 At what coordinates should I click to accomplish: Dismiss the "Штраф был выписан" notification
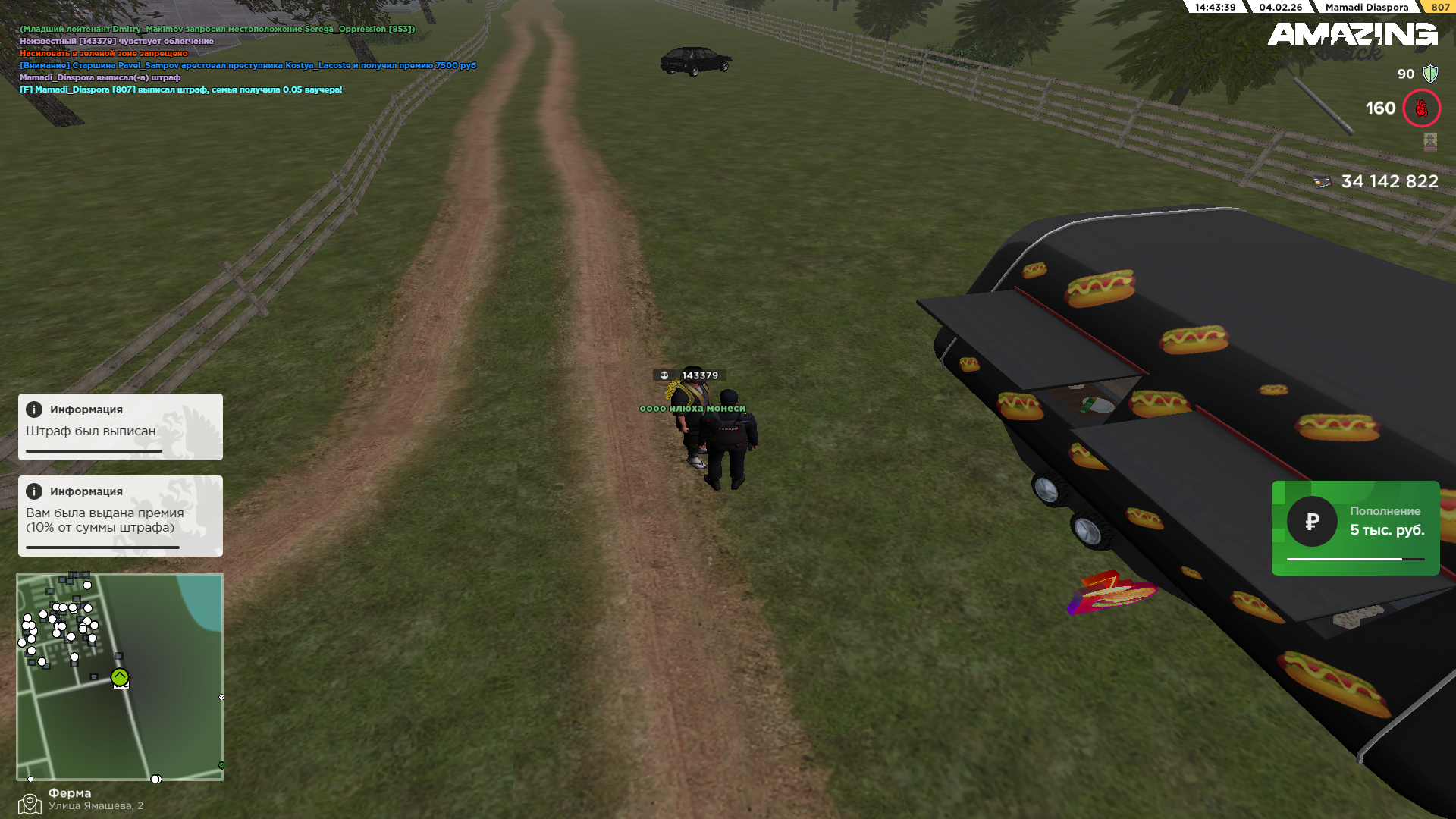click(120, 426)
